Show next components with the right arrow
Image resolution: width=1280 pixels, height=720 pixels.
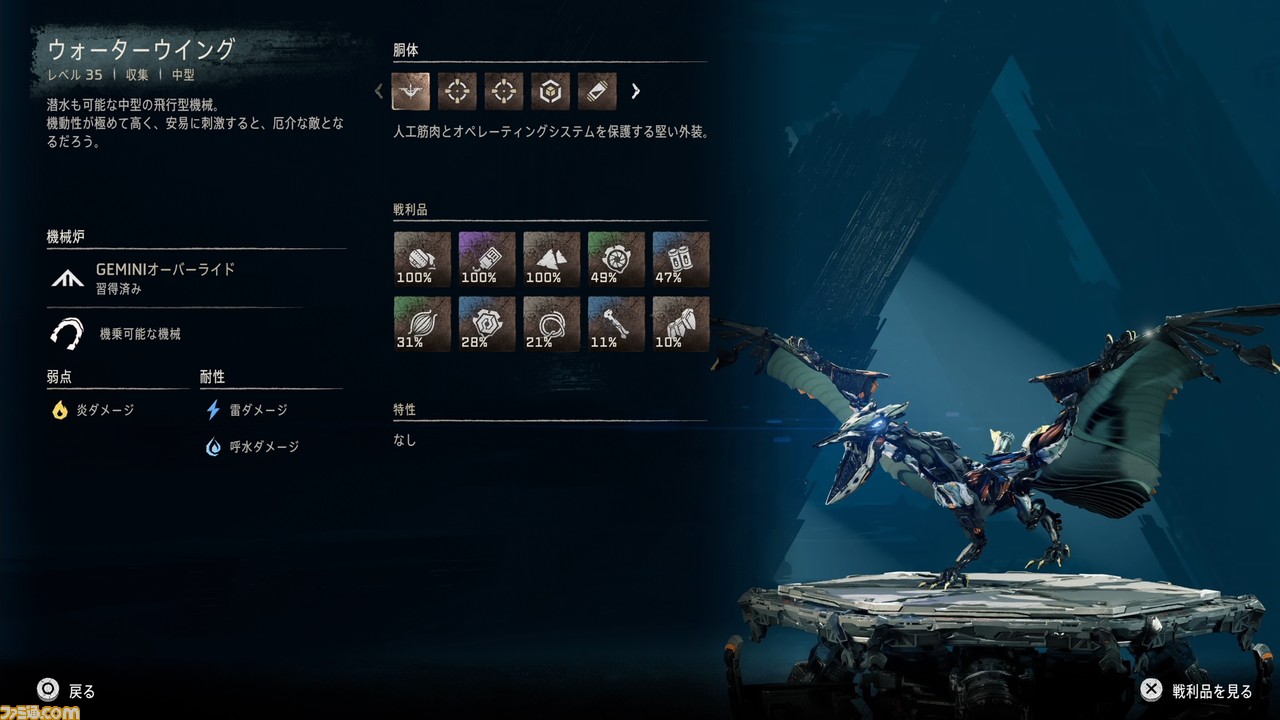pos(635,91)
